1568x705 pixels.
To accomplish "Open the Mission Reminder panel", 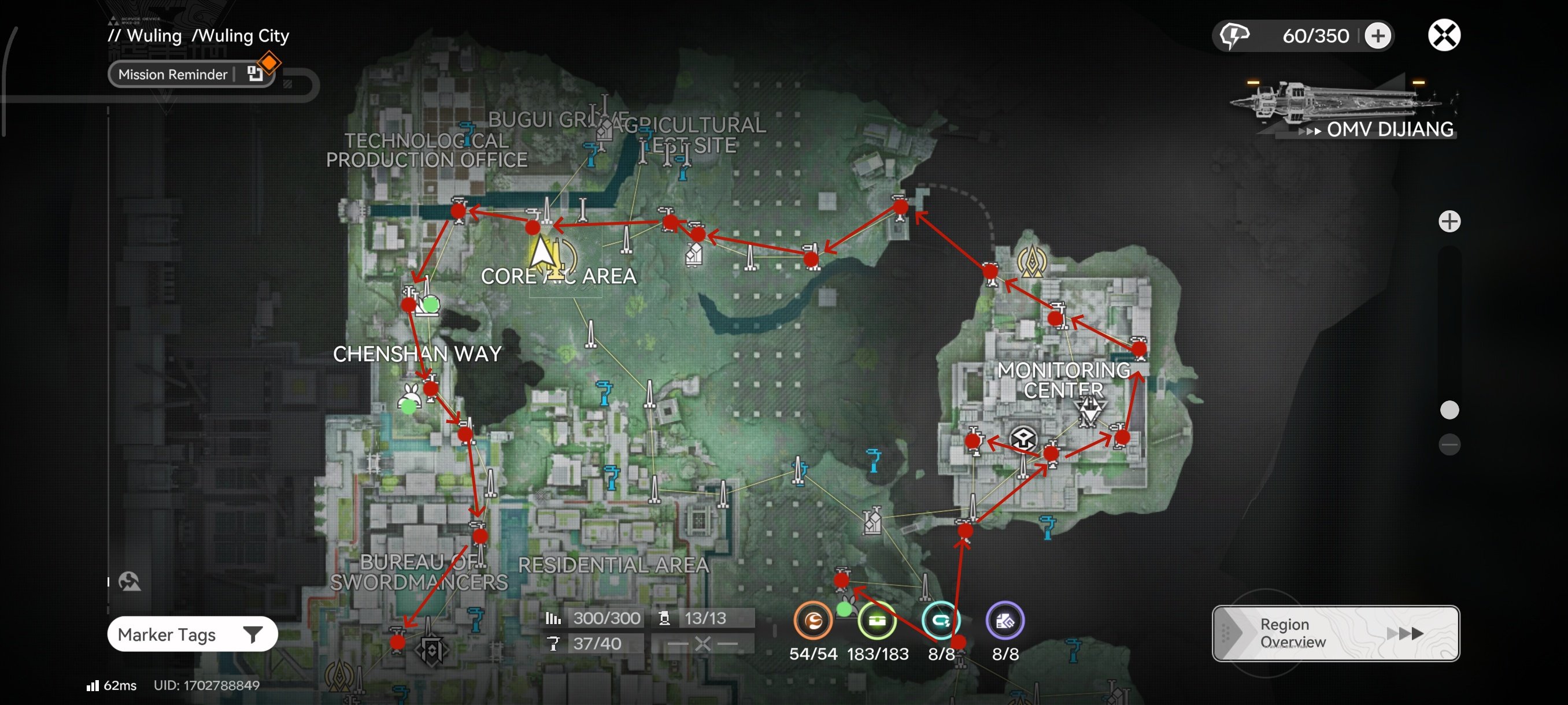I will [173, 73].
